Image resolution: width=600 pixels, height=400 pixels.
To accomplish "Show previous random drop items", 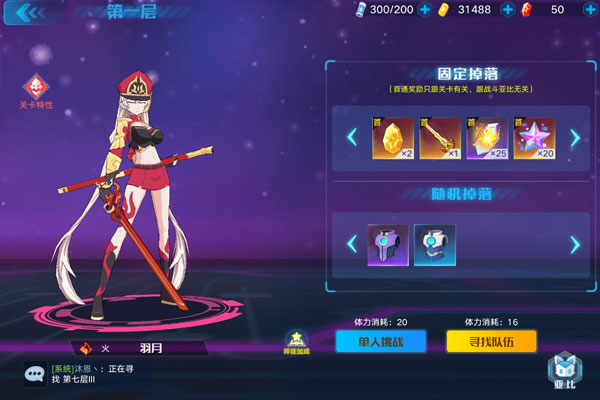I will pos(351,244).
